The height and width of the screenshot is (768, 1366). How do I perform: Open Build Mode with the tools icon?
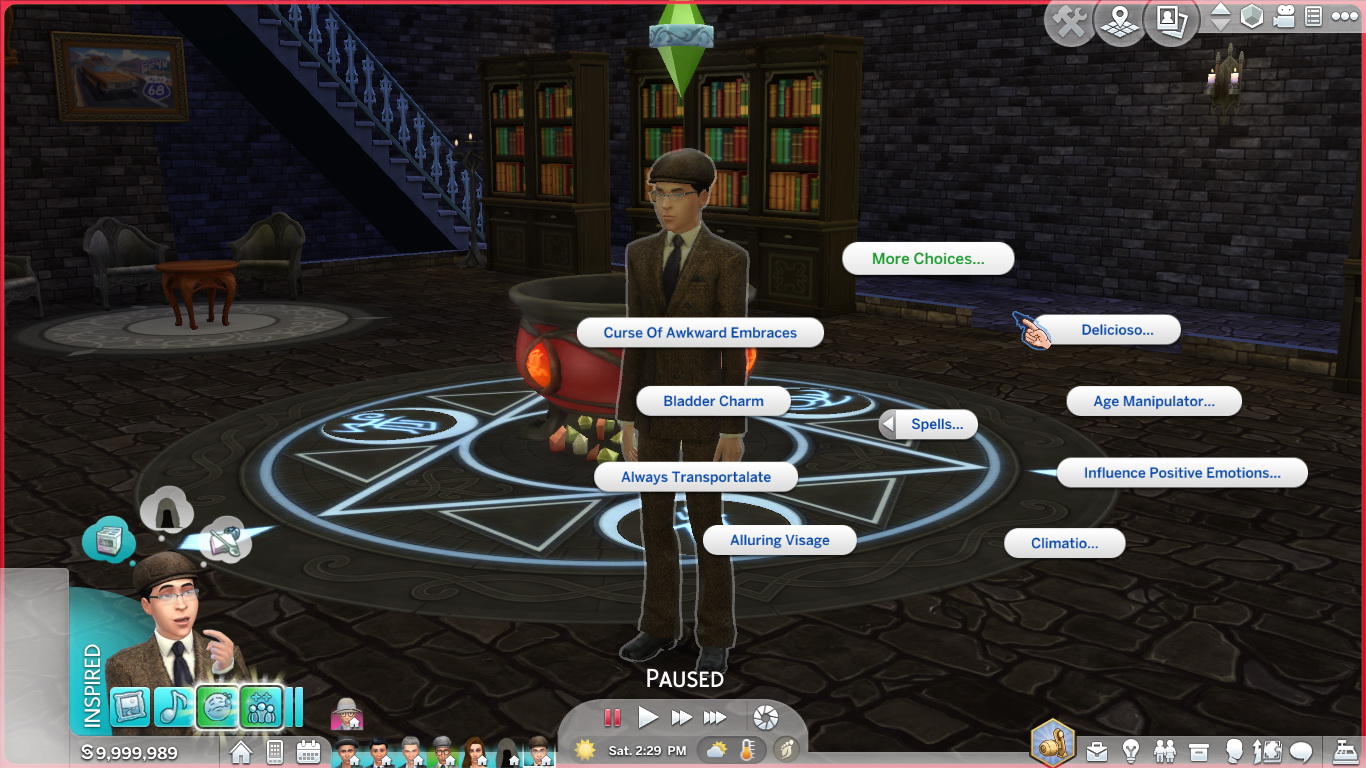point(1068,22)
